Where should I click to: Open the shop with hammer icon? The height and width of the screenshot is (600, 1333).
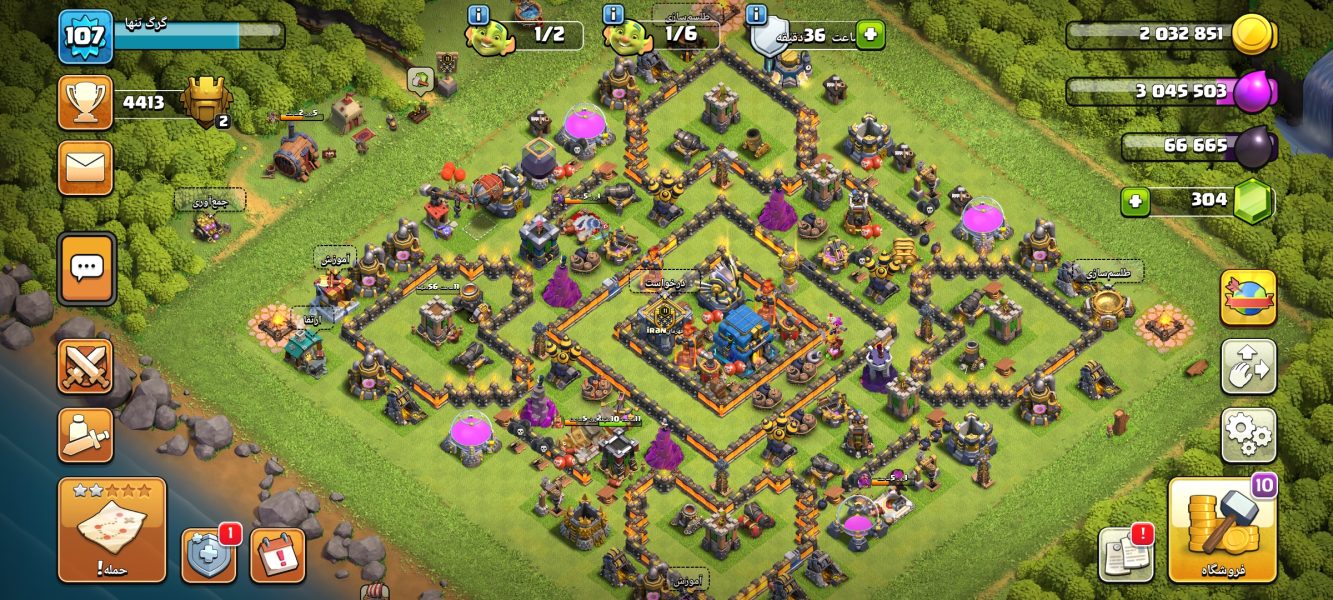point(1222,530)
